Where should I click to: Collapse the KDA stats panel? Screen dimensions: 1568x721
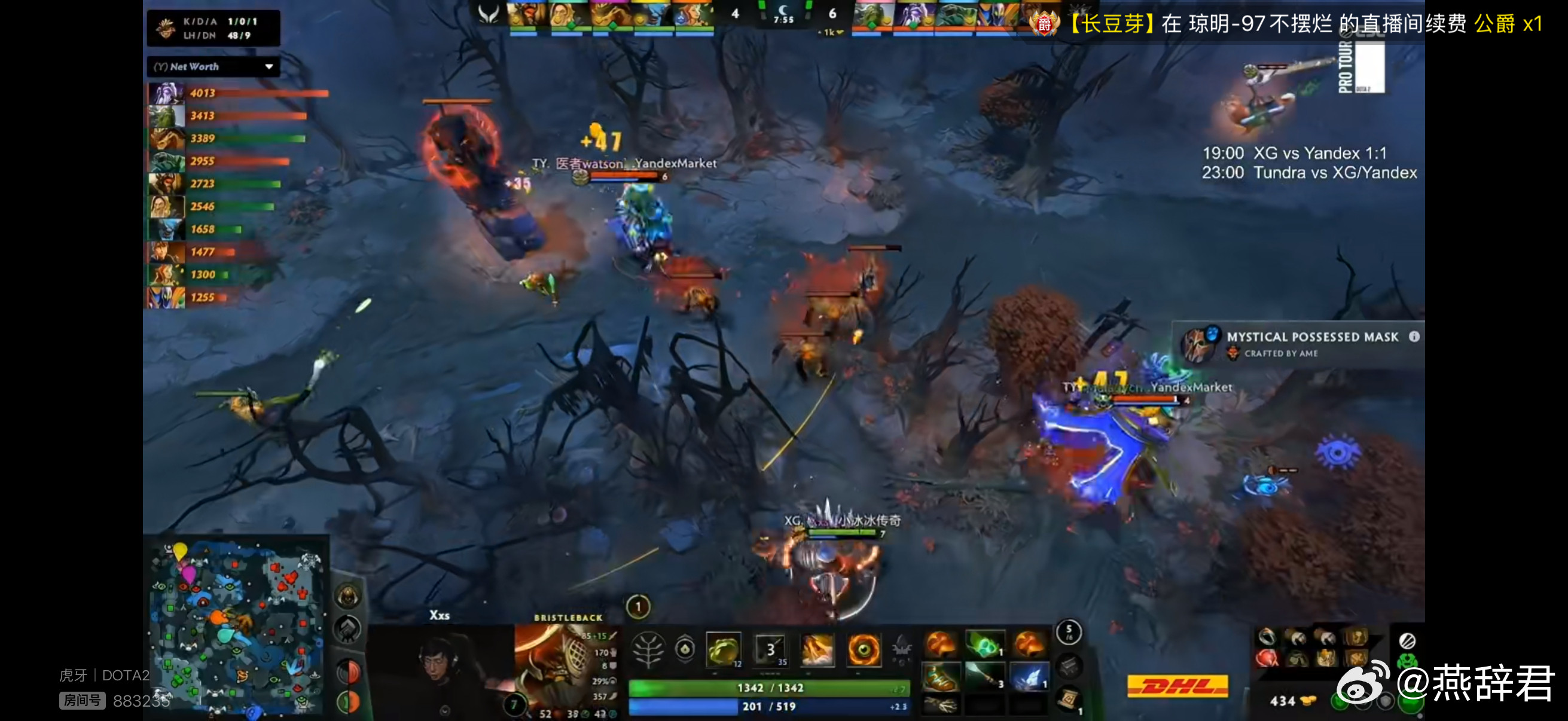(x=212, y=27)
